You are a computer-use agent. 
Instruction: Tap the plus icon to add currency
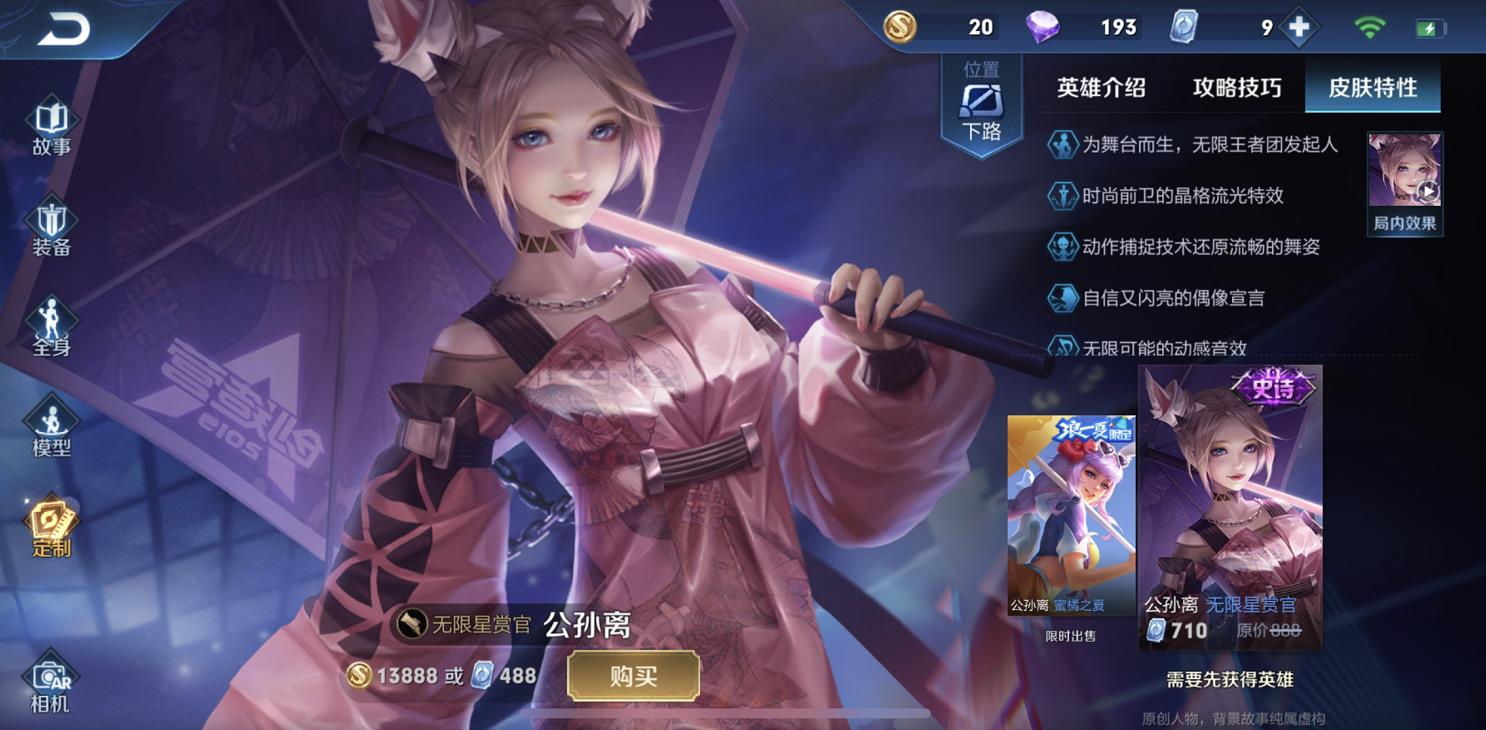1297,28
